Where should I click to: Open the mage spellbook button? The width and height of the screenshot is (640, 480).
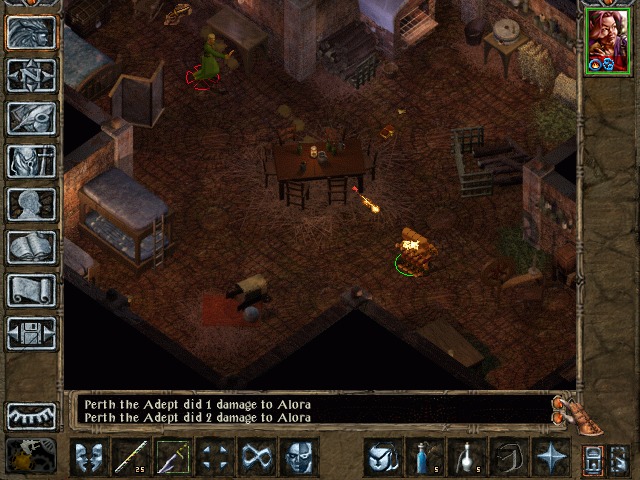click(31, 247)
